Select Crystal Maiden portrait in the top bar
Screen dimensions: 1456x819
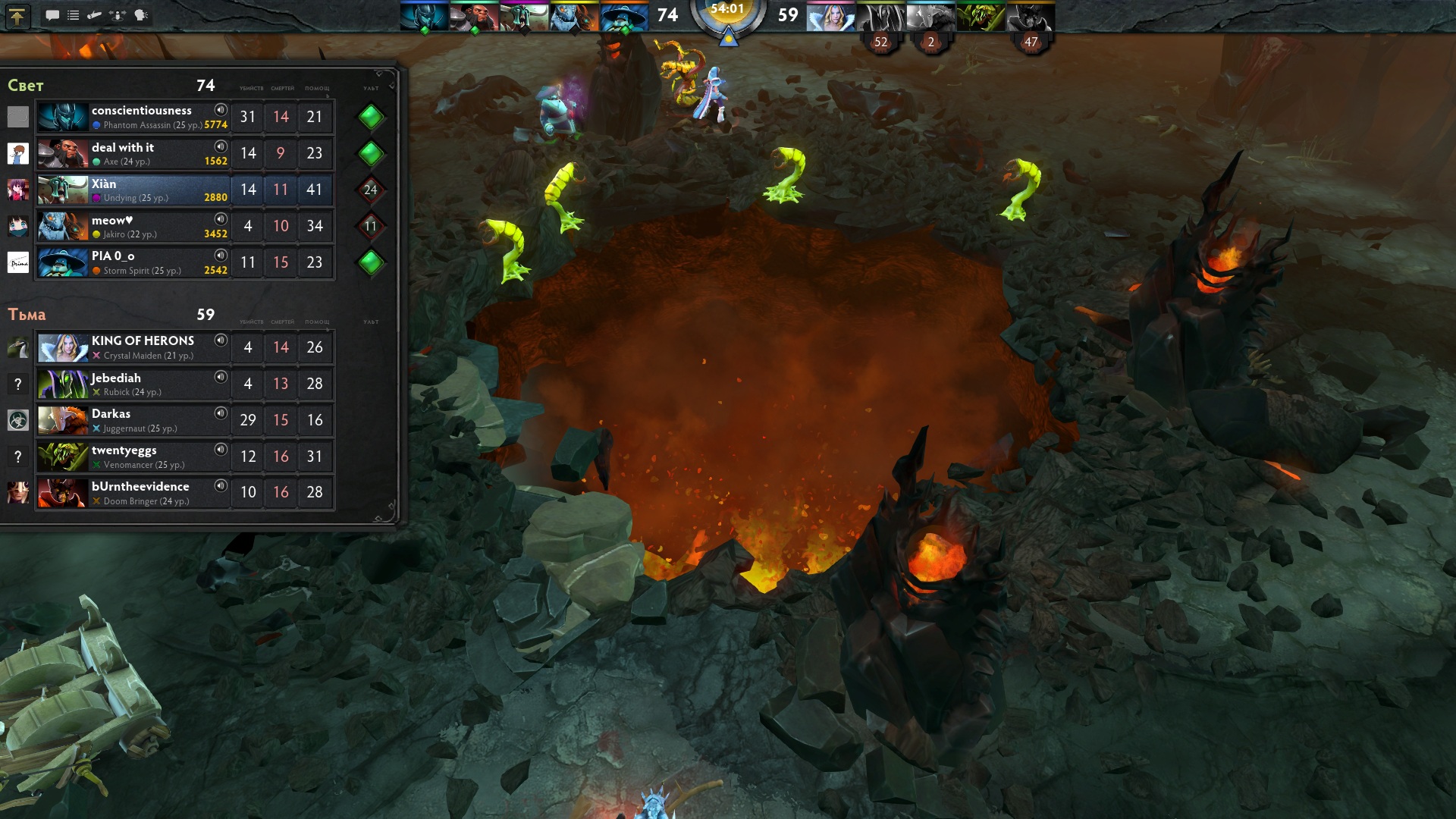point(830,17)
